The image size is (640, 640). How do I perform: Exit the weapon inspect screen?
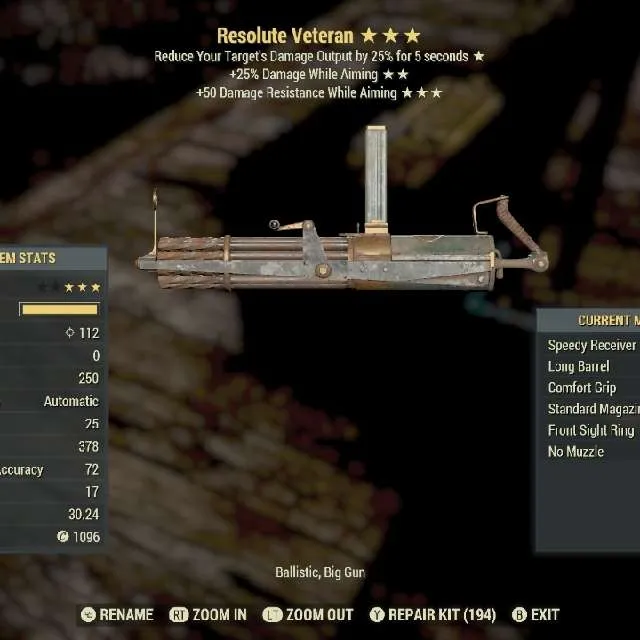tap(536, 615)
